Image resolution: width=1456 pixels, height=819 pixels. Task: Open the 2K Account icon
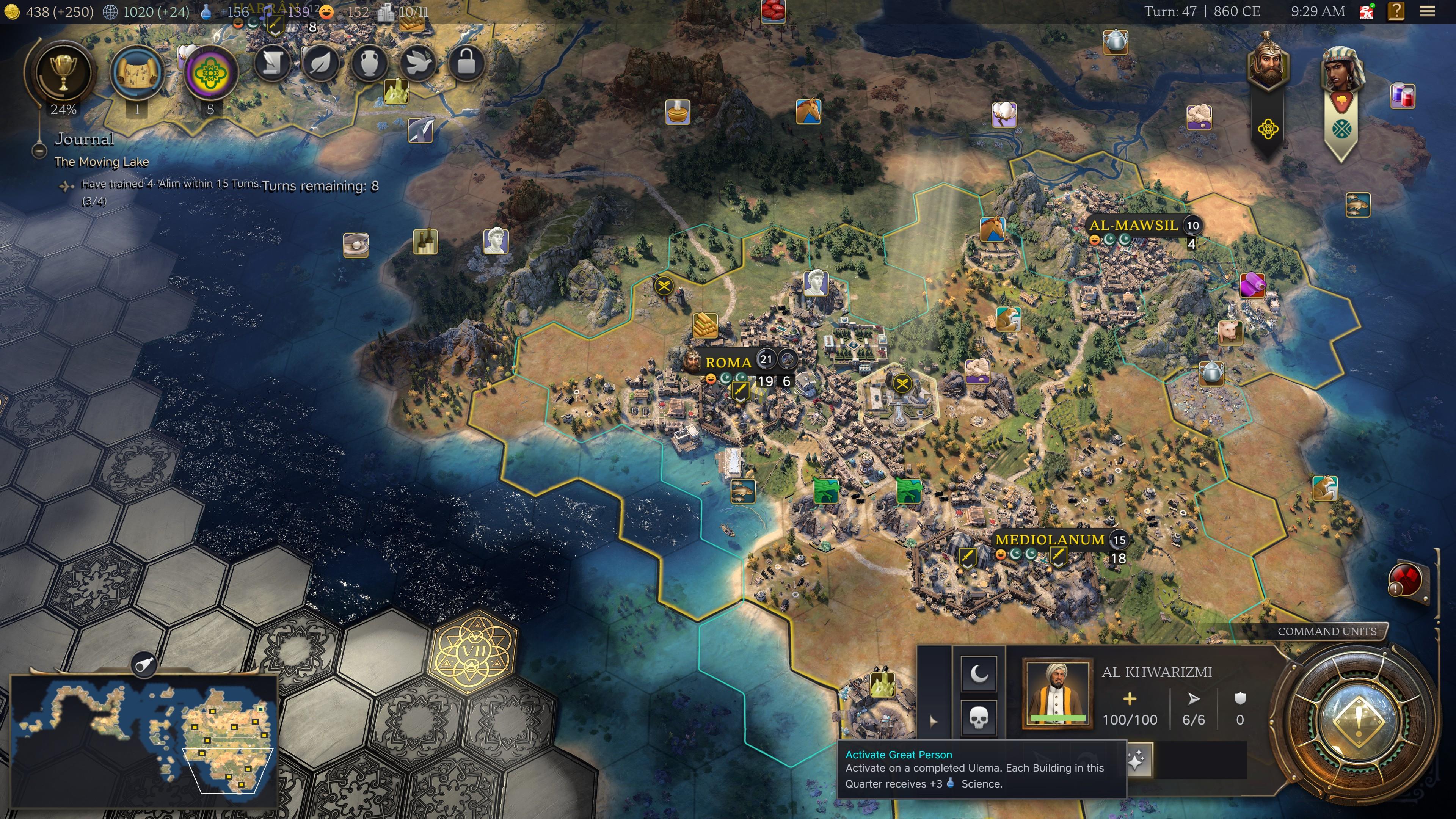pos(1367,11)
